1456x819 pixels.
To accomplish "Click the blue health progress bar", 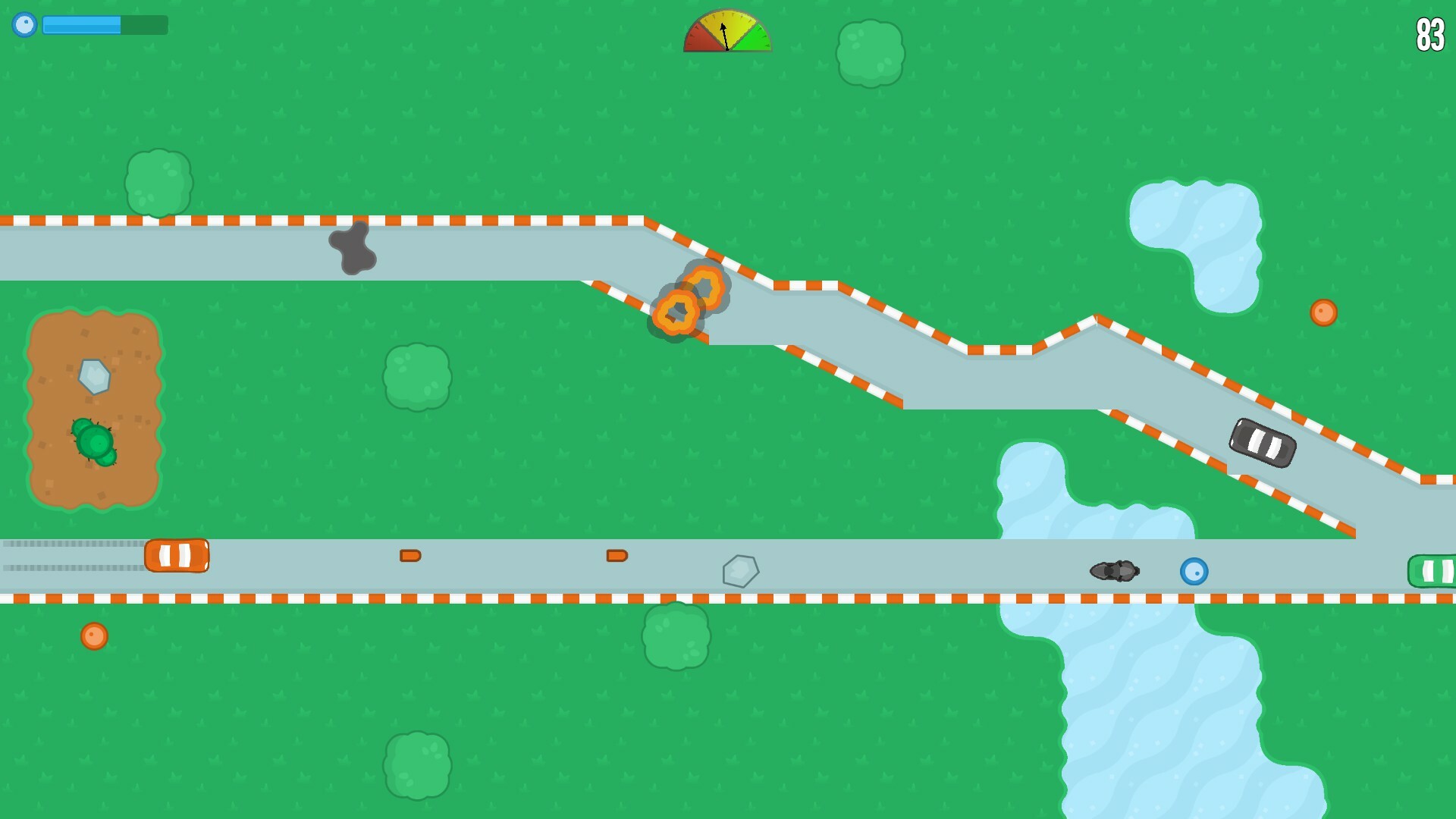I will tap(83, 25).
